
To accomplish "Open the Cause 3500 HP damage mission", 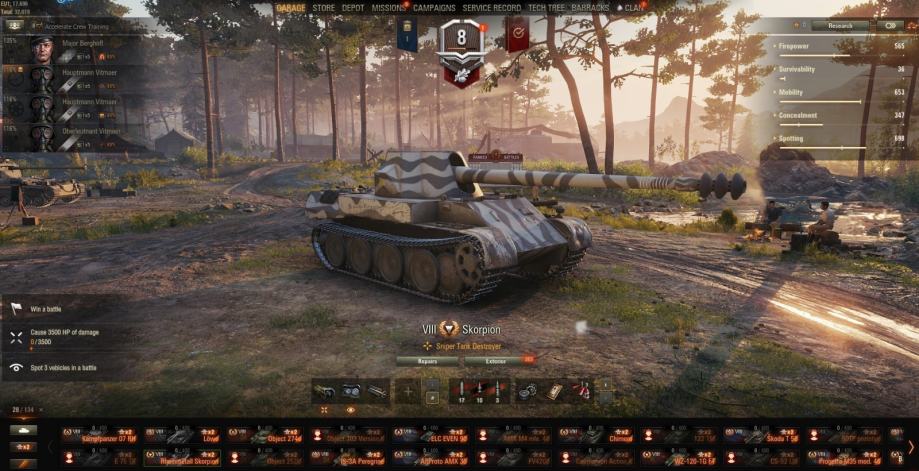I will coord(63,336).
